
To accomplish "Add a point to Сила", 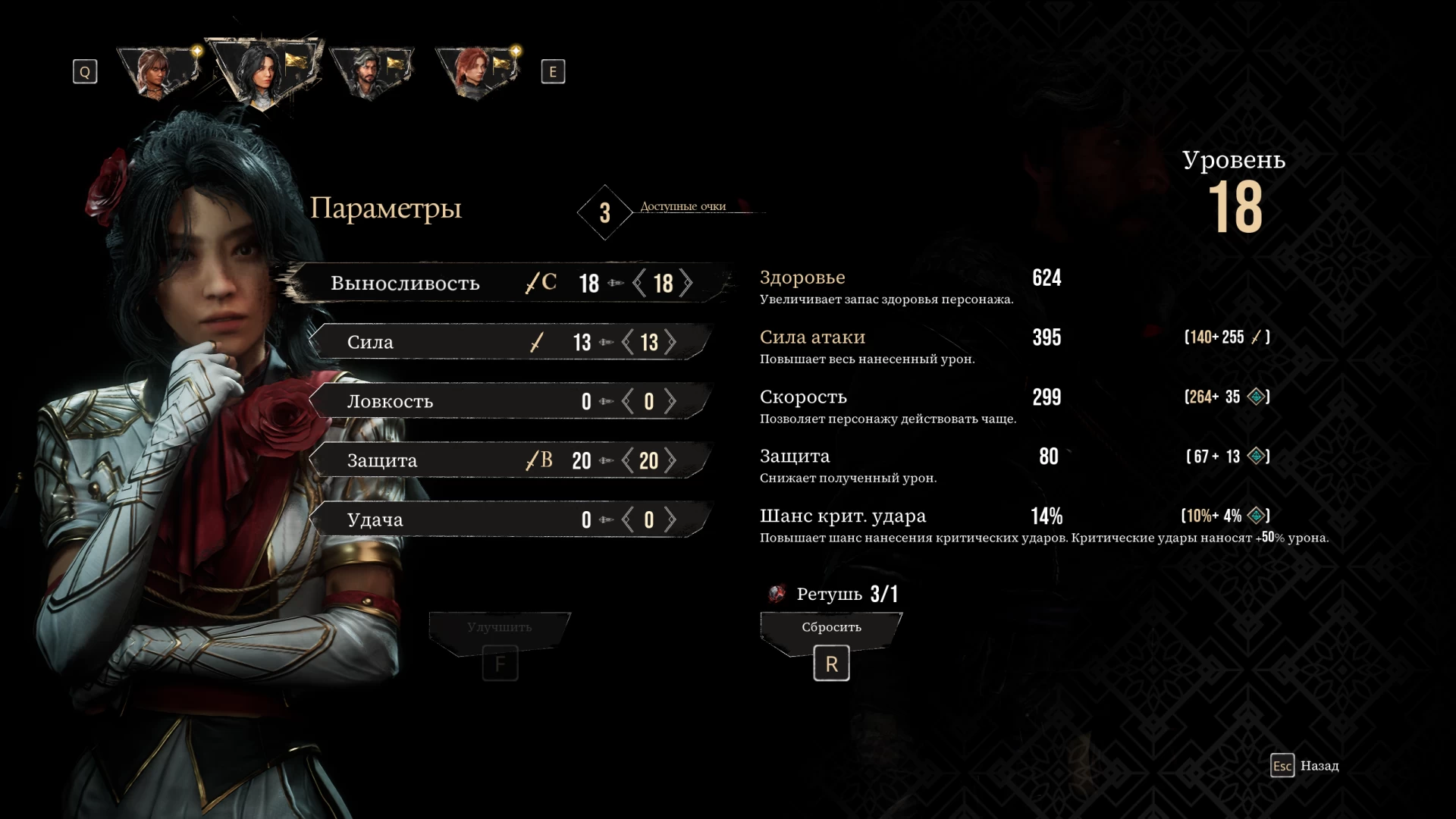I will [x=671, y=342].
